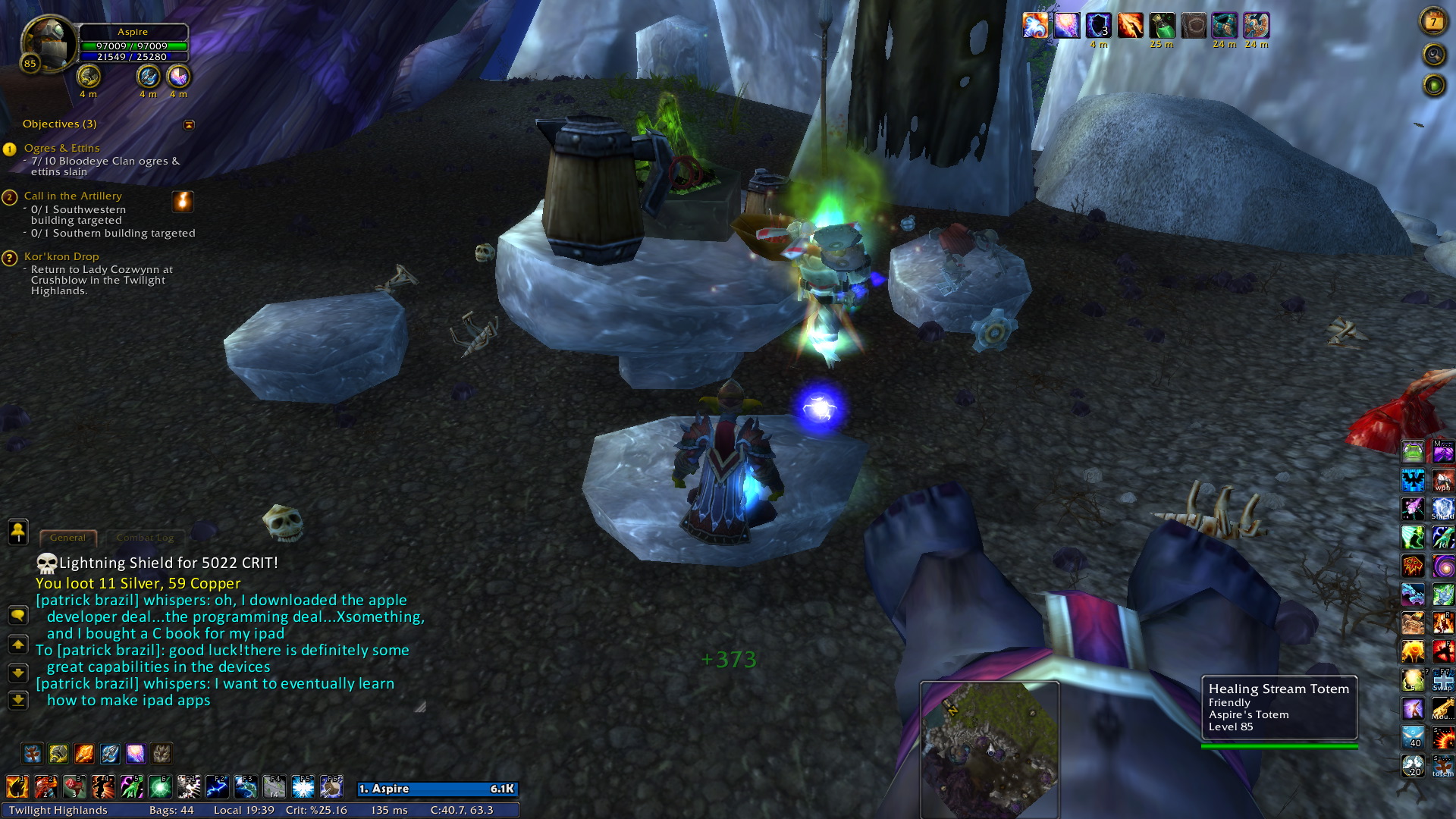Open the calendar button showing 7
The height and width of the screenshot is (819, 1456).
click(1433, 22)
